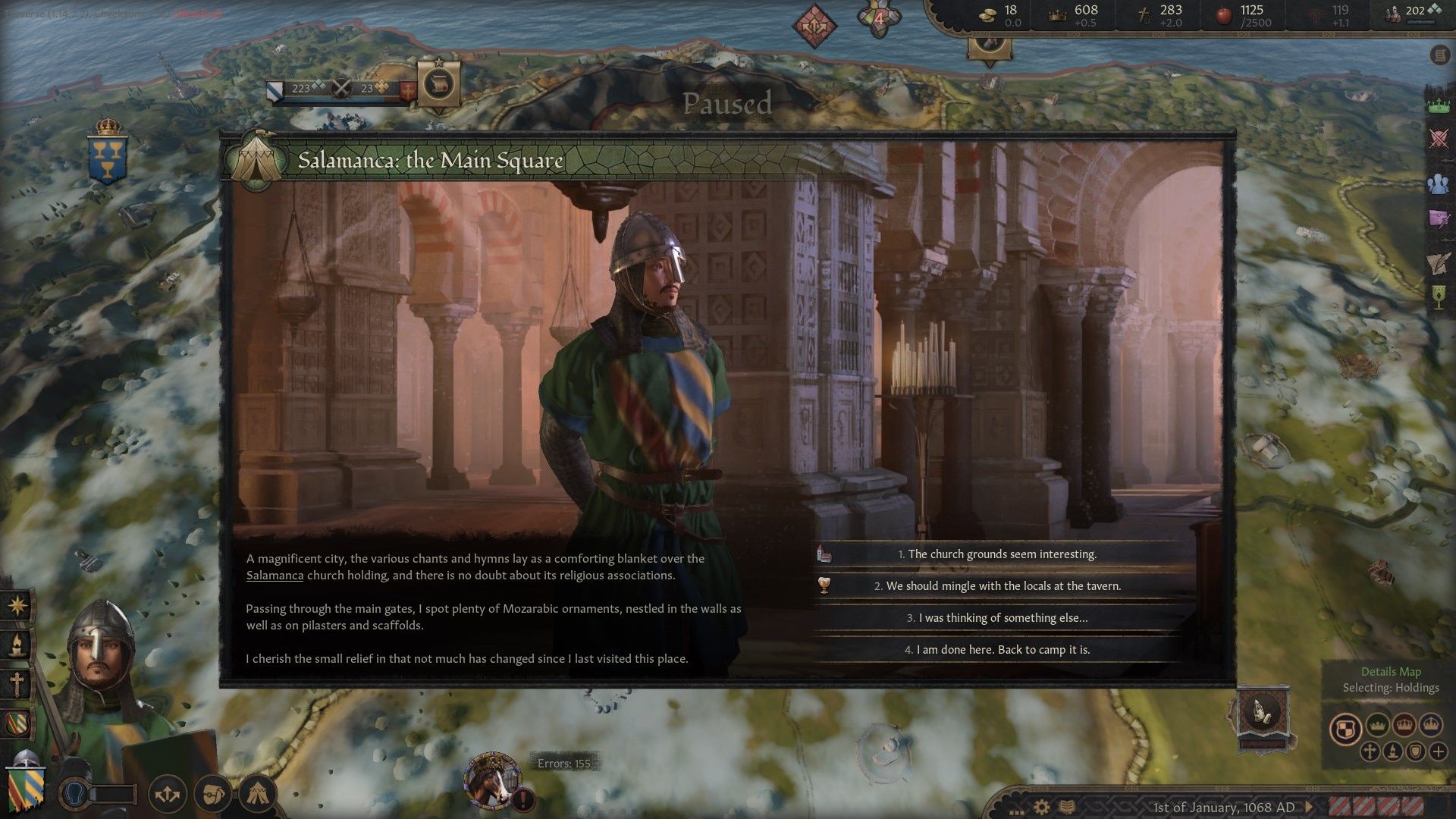Image resolution: width=1456 pixels, height=819 pixels.
Task: Click the arrow beside the date display
Action: click(1309, 807)
